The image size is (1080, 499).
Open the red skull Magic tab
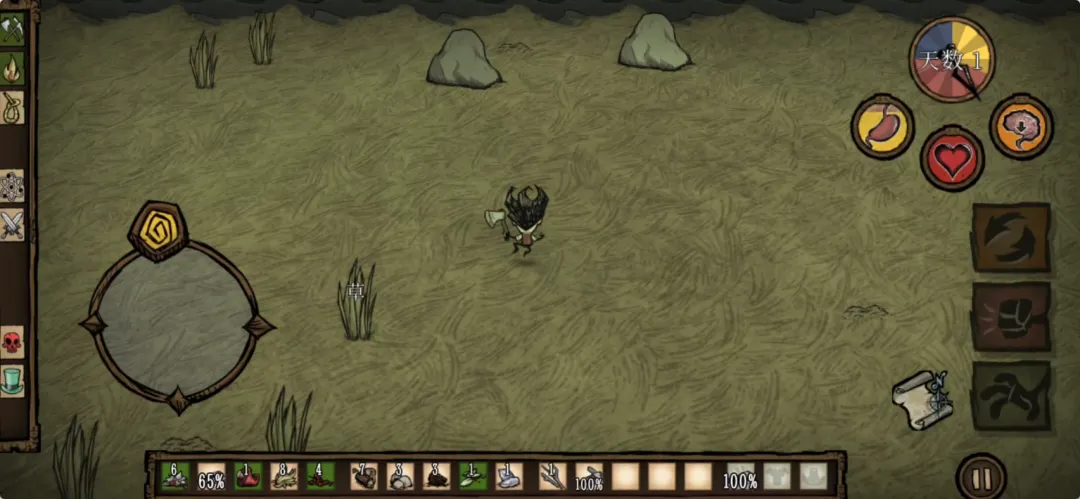tap(12, 343)
